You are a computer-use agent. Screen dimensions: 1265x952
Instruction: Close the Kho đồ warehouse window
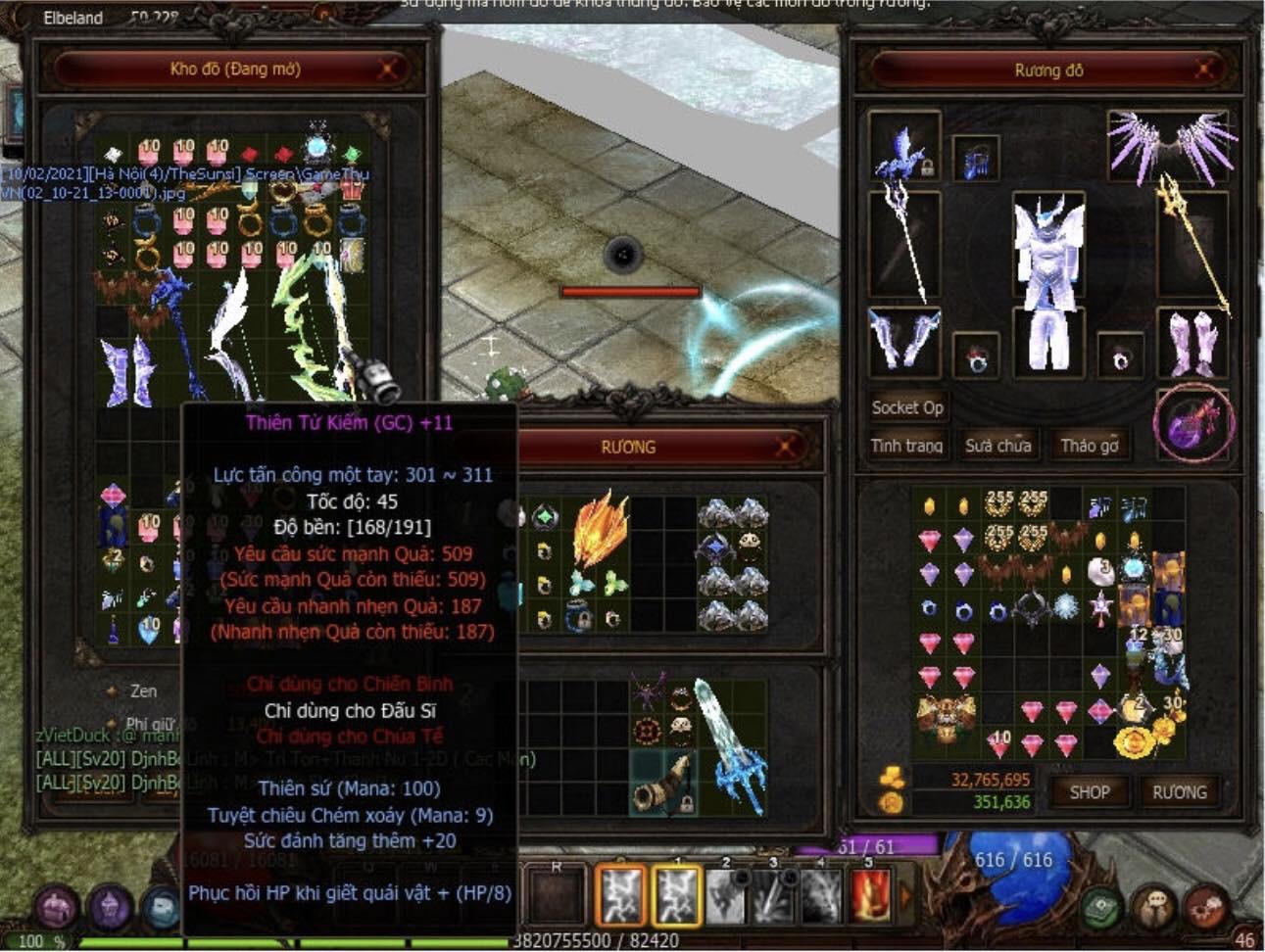click(x=388, y=69)
